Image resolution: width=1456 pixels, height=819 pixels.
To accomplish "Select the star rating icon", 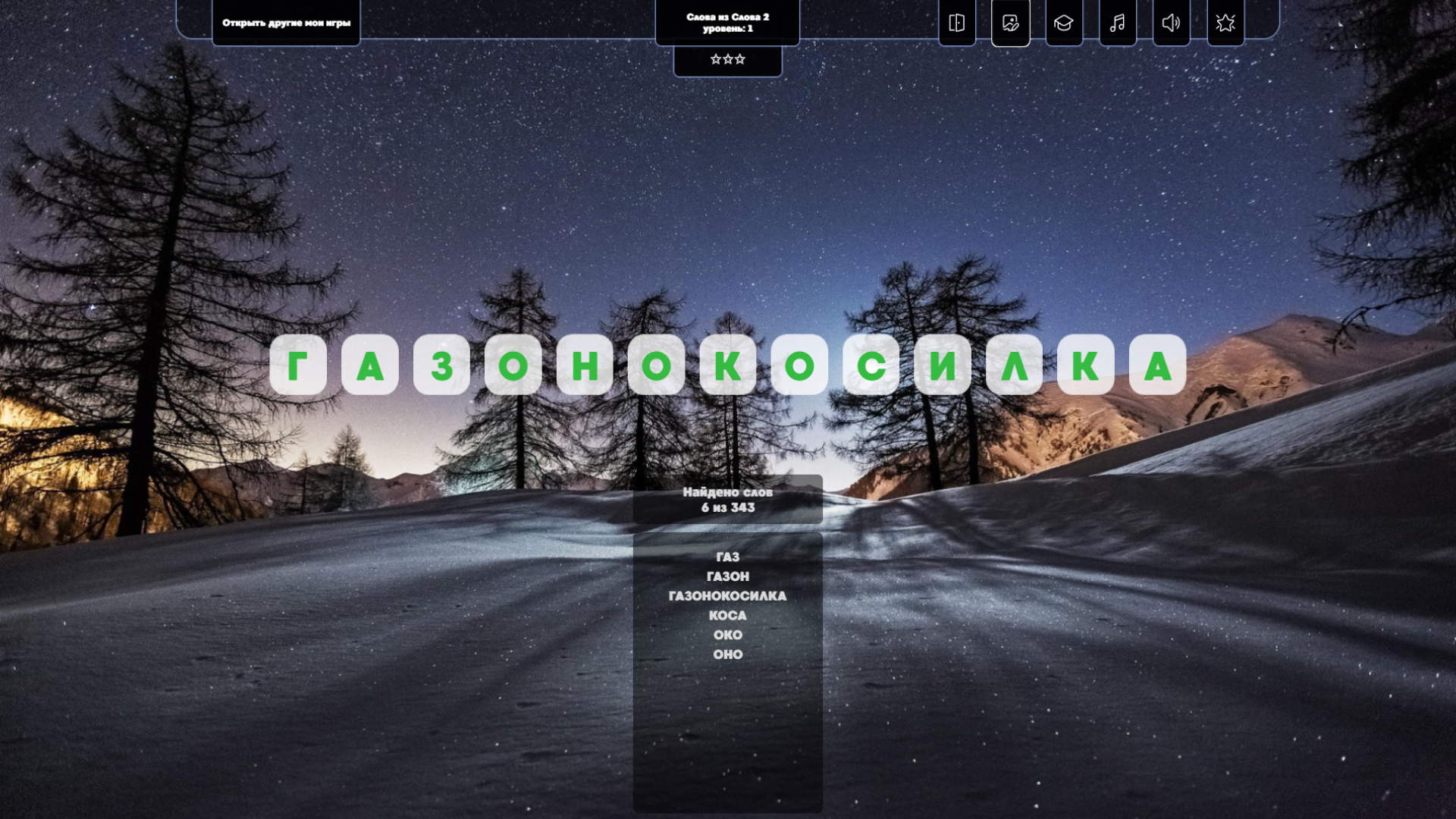I will pos(1225,23).
